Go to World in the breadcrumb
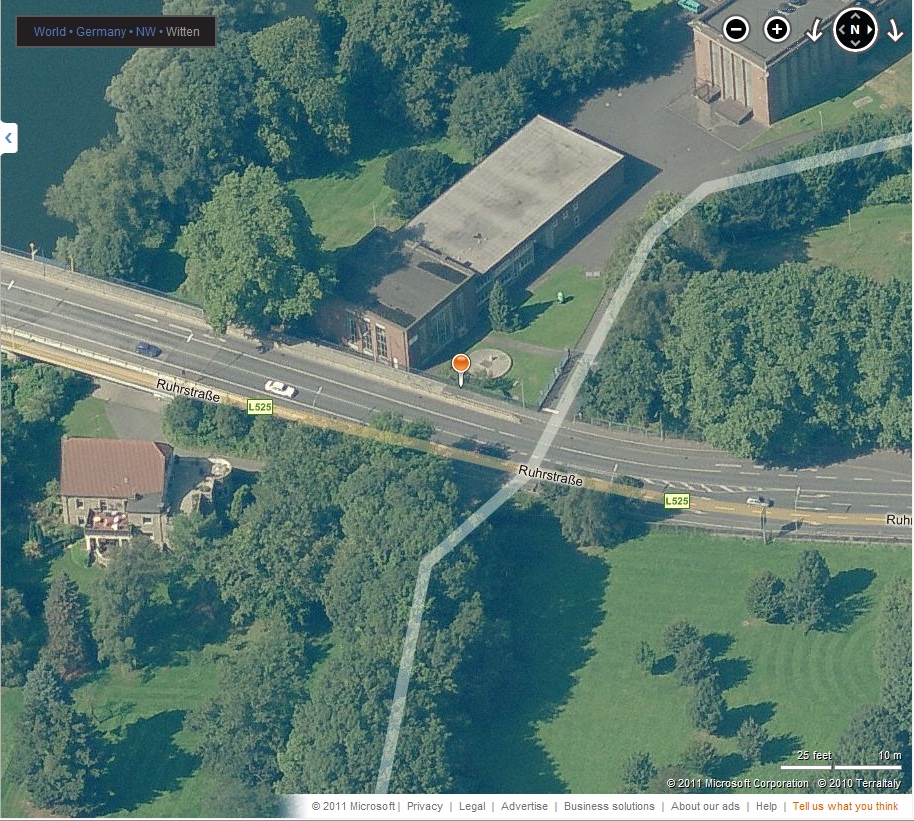The width and height of the screenshot is (914, 821). click(x=50, y=32)
